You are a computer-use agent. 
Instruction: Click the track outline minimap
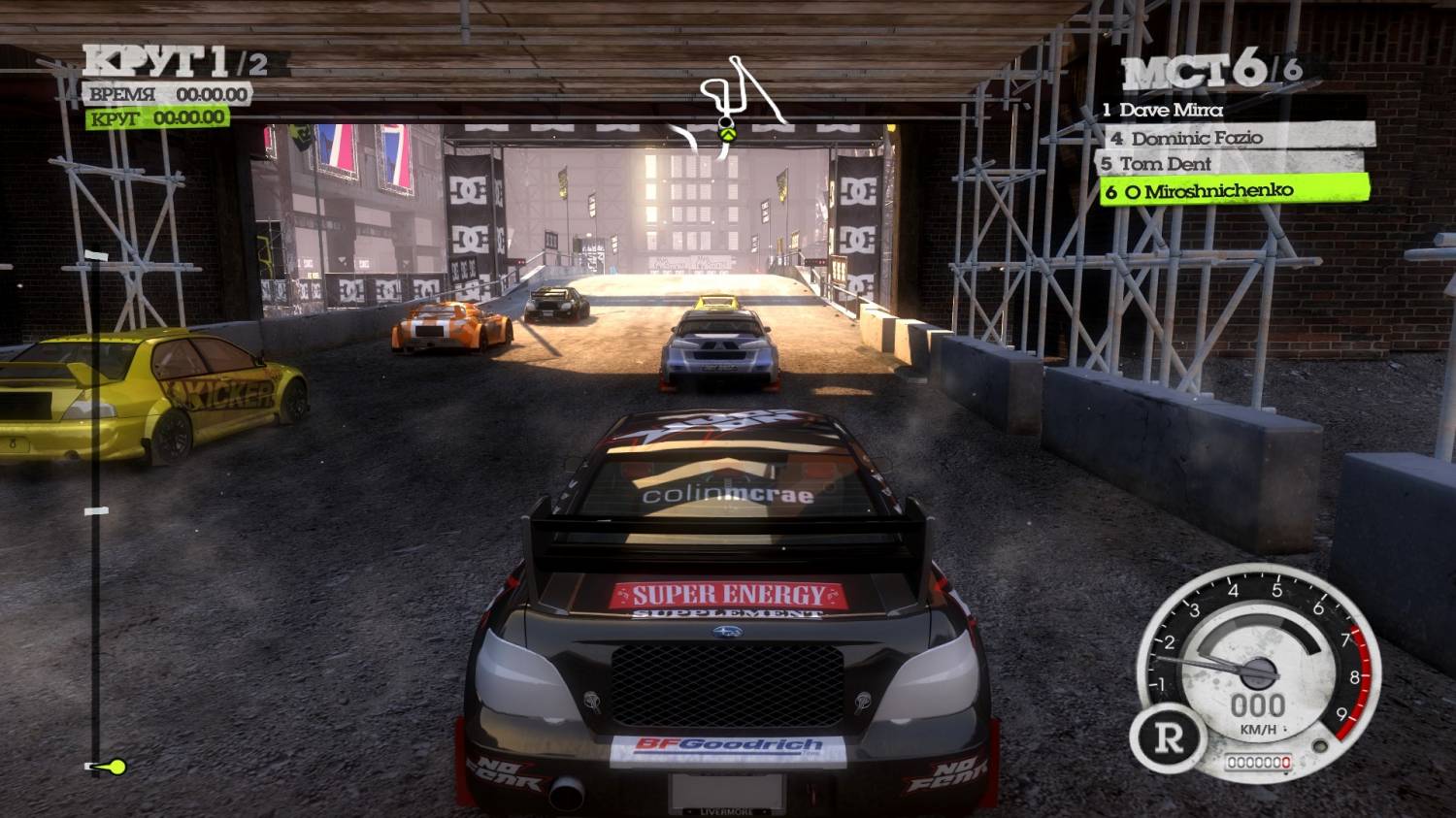coord(736,106)
